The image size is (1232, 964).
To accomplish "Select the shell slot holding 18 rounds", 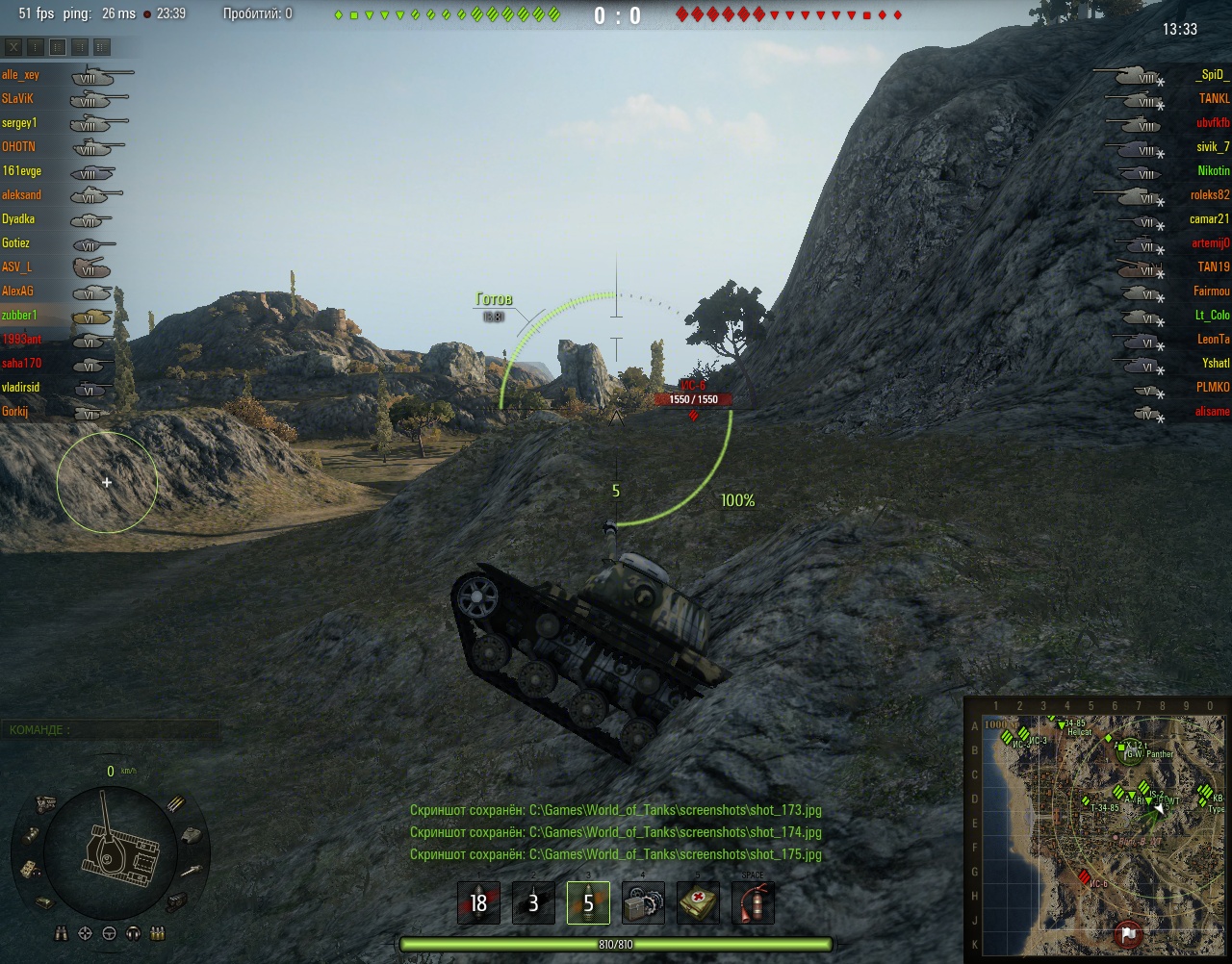I will 478,902.
